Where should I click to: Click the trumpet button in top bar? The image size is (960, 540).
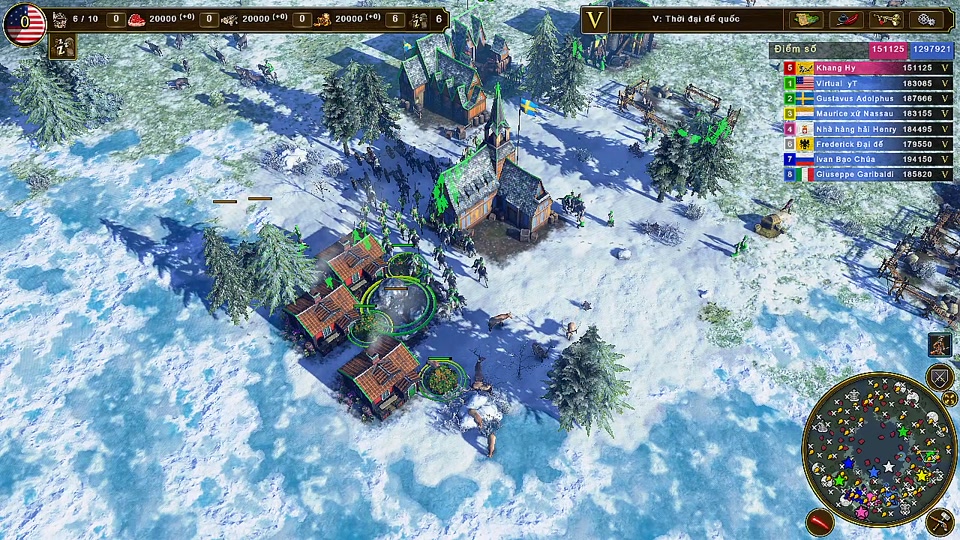(x=885, y=19)
